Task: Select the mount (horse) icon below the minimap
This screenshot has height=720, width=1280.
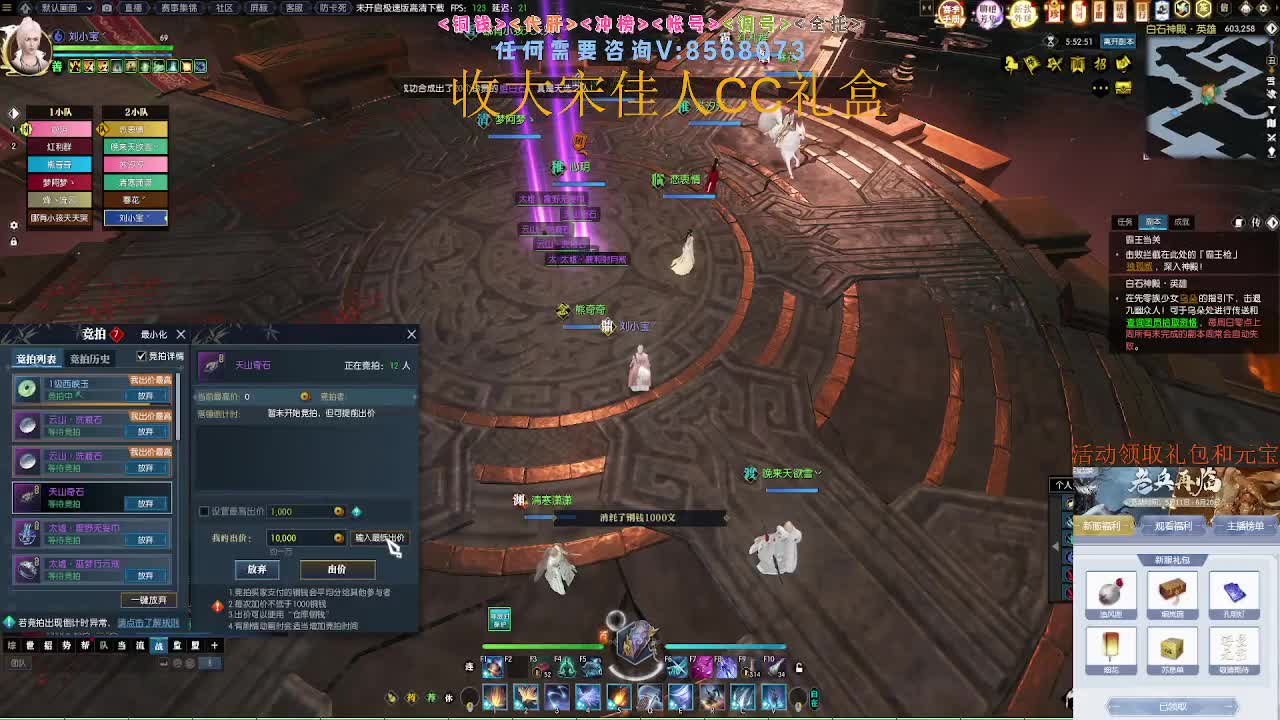Action: (1011, 62)
